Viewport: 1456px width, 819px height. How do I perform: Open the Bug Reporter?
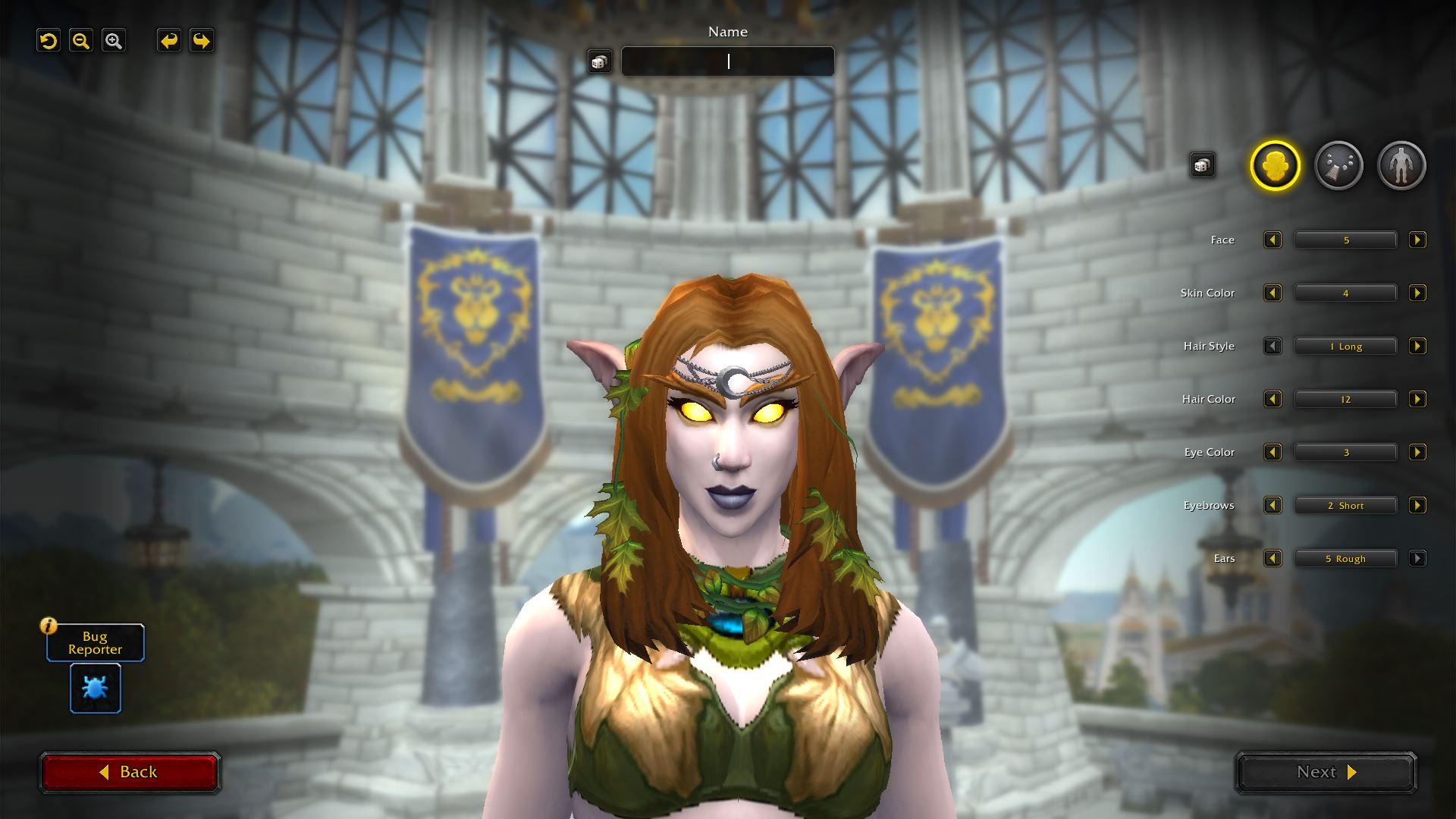click(x=96, y=688)
